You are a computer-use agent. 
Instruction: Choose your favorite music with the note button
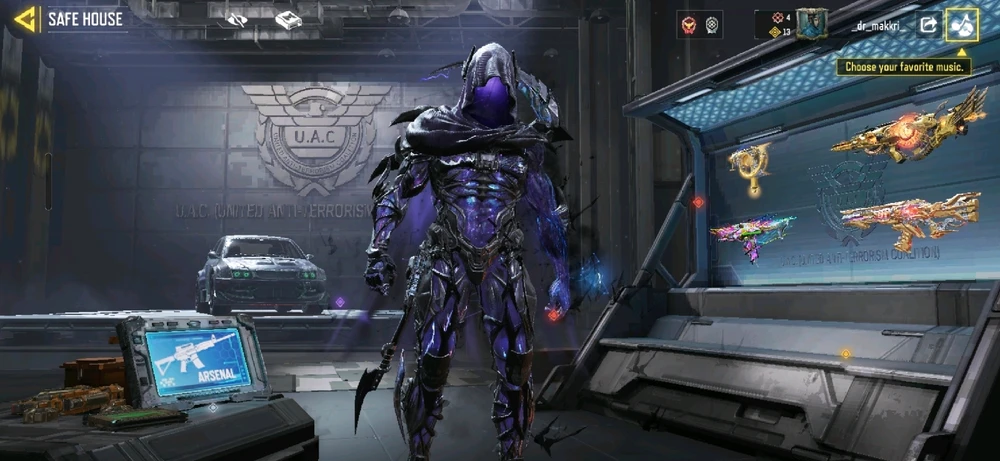(x=962, y=25)
